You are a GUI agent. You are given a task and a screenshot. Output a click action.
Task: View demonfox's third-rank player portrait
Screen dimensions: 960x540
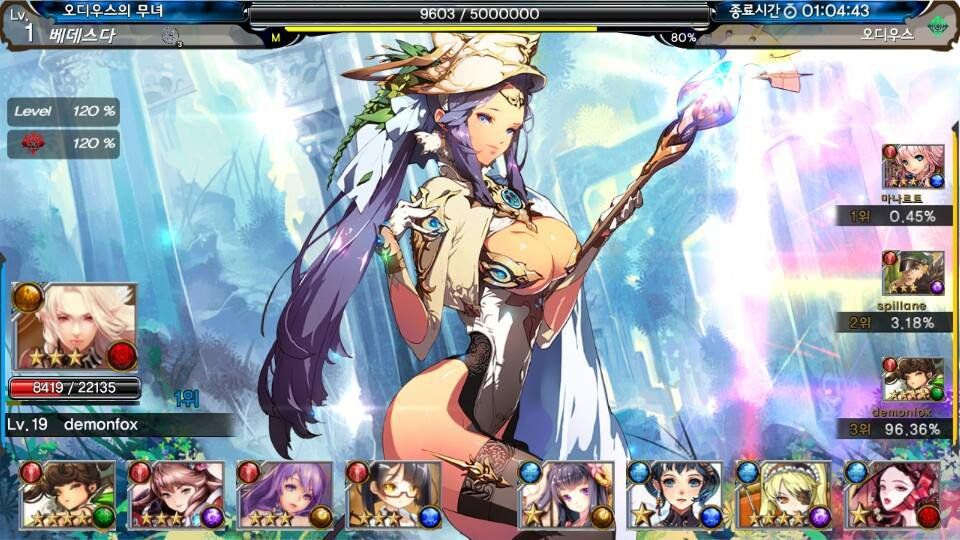pyautogui.click(x=913, y=380)
